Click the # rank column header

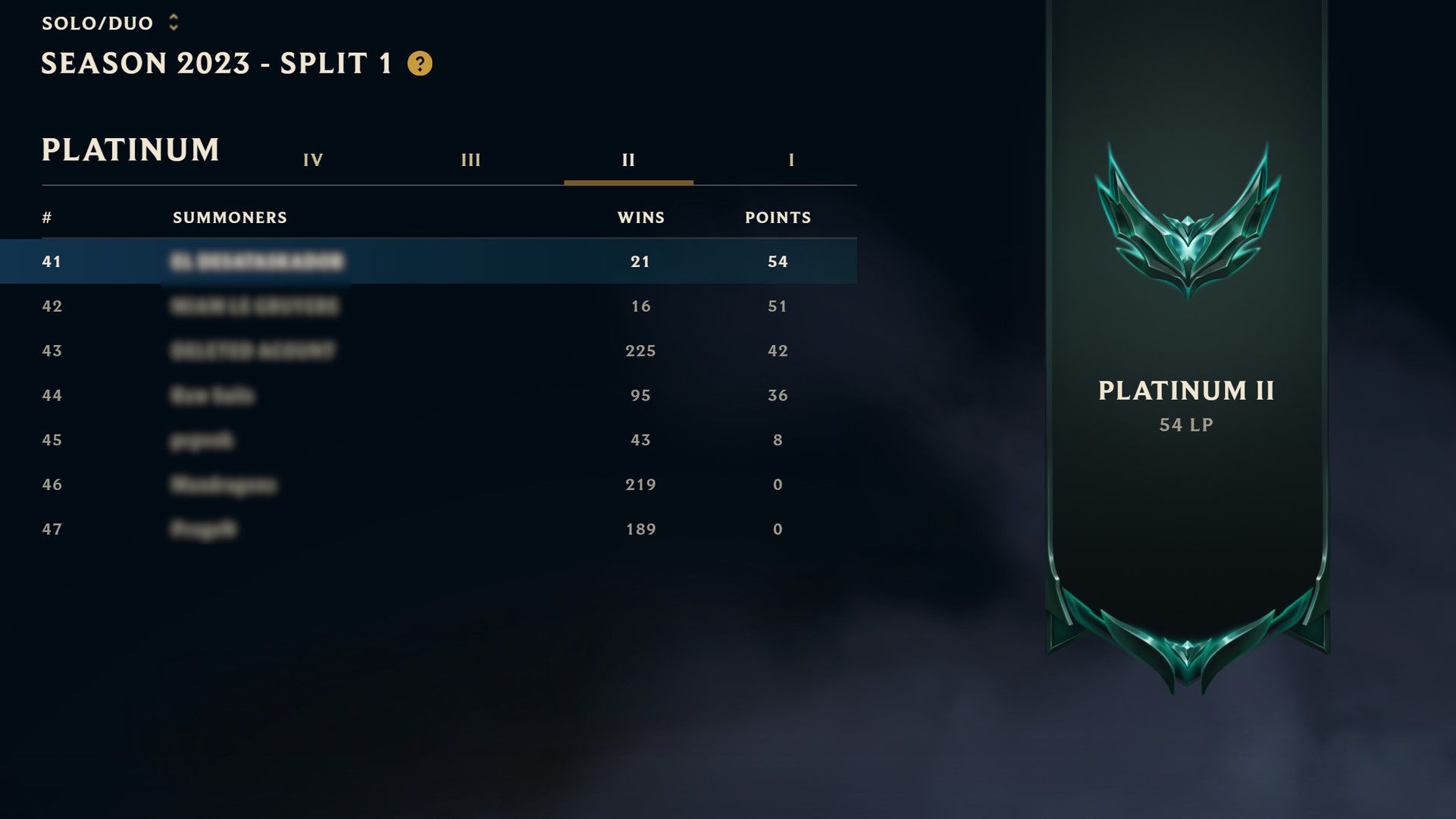[x=46, y=218]
